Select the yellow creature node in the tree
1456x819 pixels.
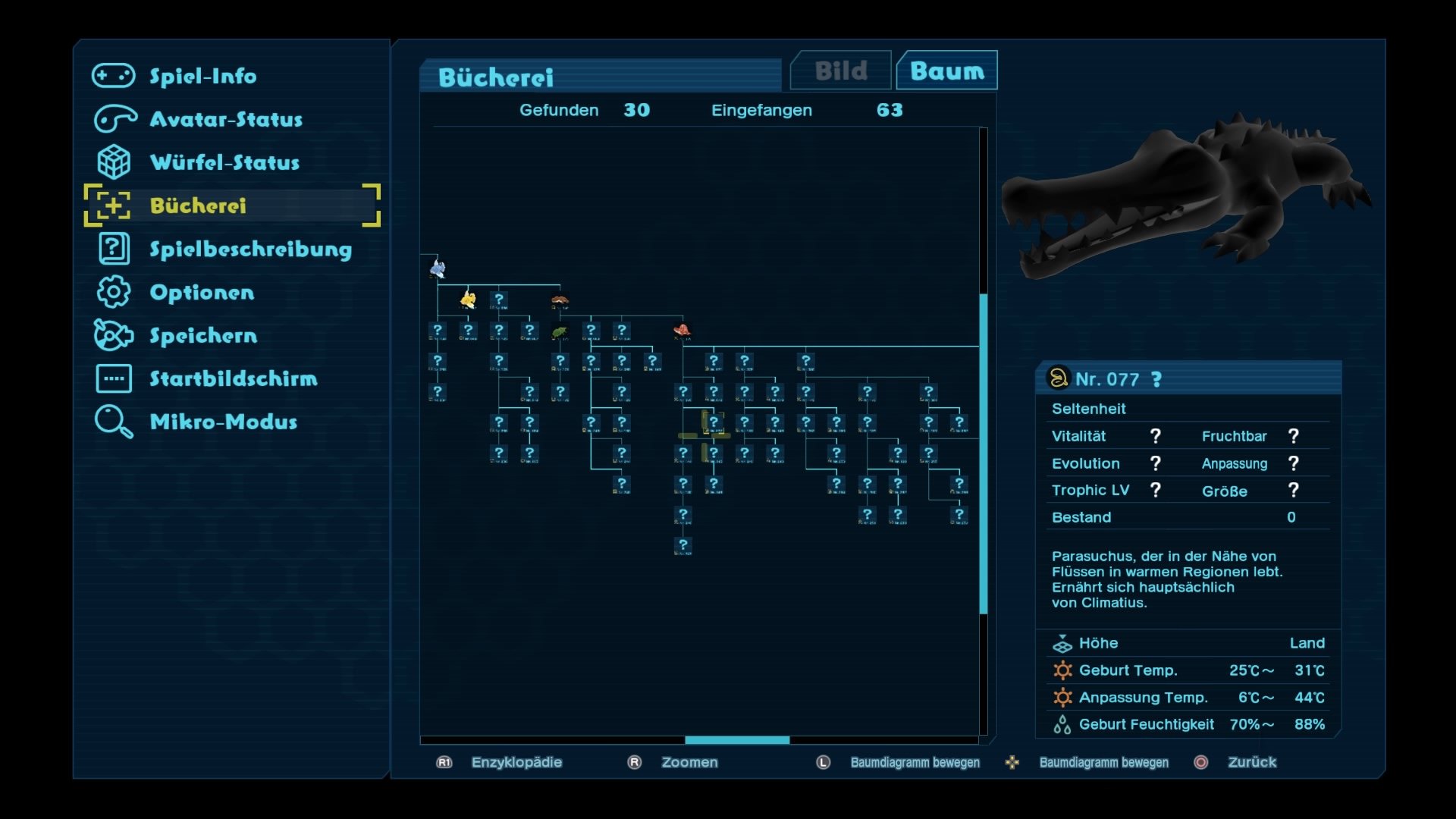point(468,300)
